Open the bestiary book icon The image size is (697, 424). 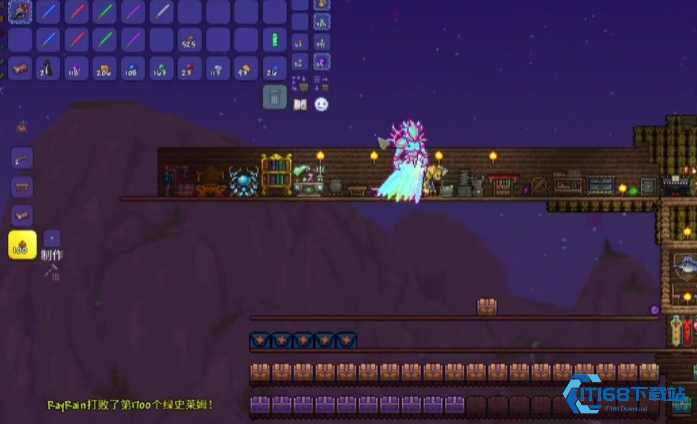click(302, 103)
